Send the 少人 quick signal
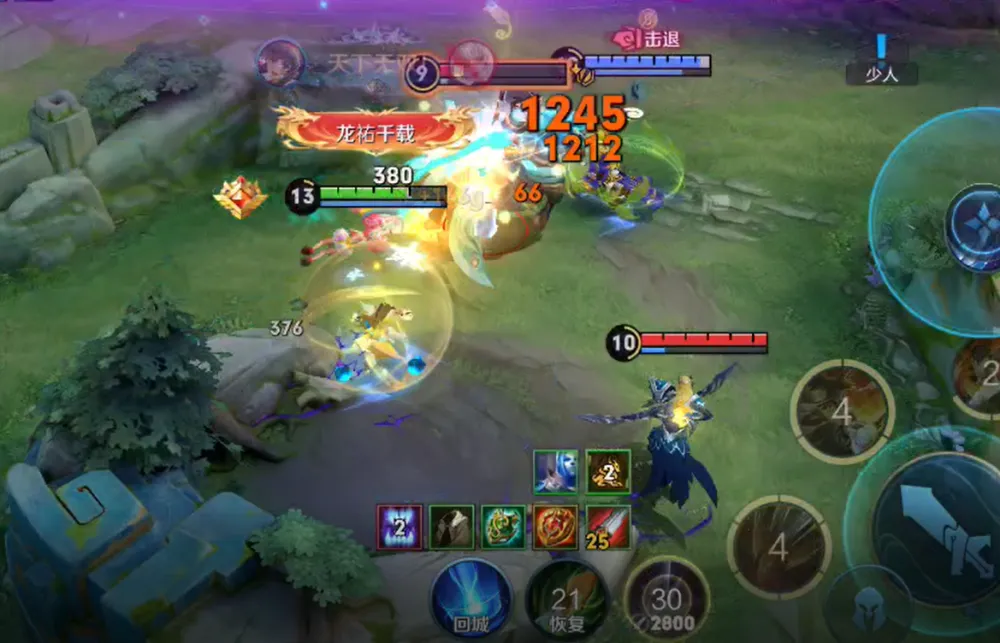 point(881,62)
